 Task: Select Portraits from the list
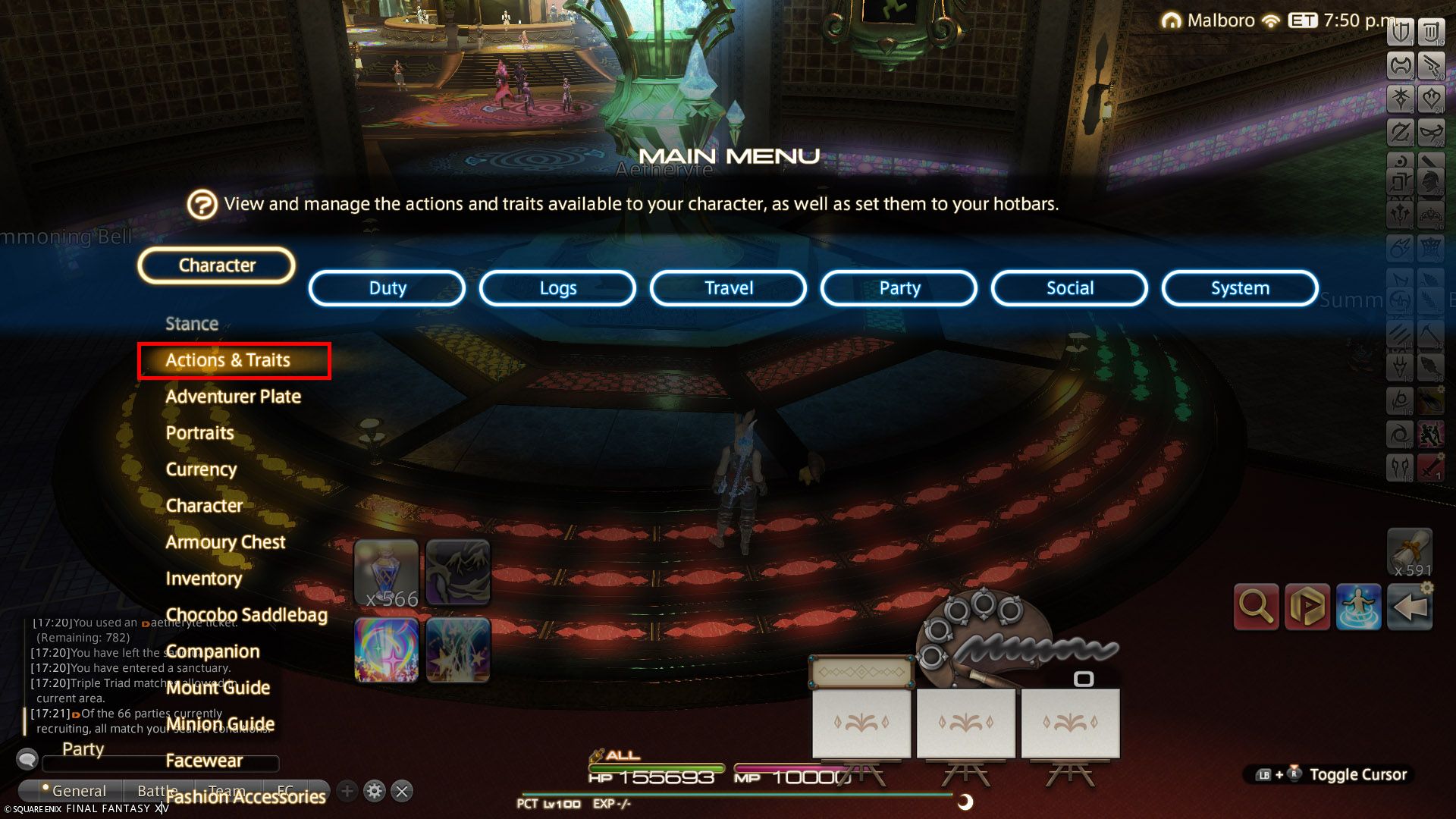199,433
